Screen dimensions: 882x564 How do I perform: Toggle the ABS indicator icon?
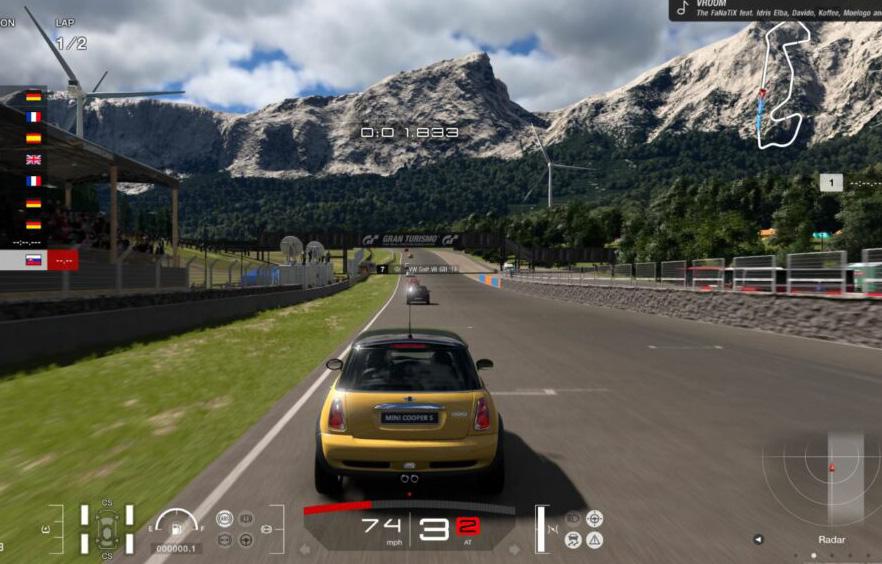[225, 518]
